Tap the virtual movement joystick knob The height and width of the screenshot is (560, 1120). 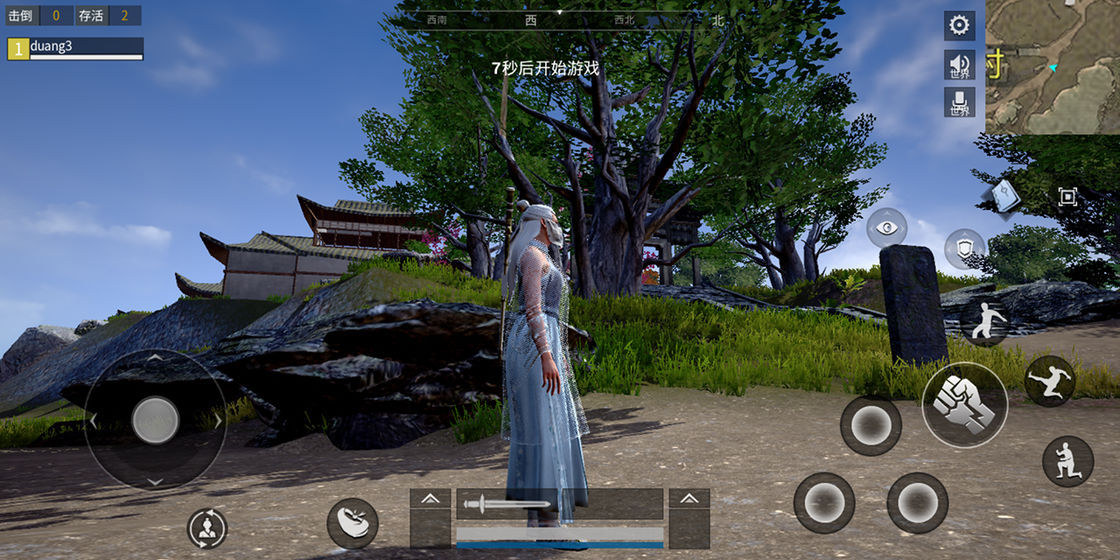coord(155,420)
